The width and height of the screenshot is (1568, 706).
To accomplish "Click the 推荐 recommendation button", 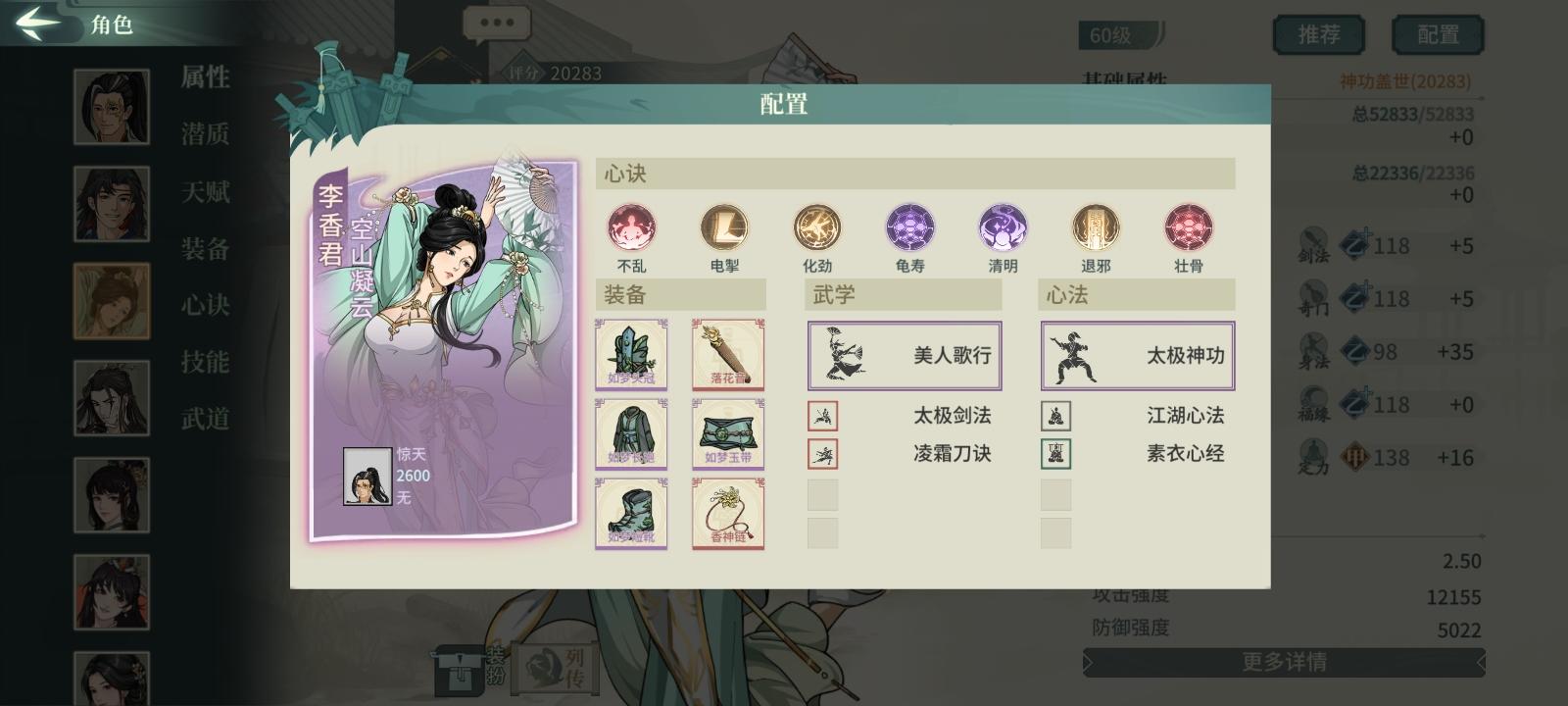I will [x=1318, y=33].
